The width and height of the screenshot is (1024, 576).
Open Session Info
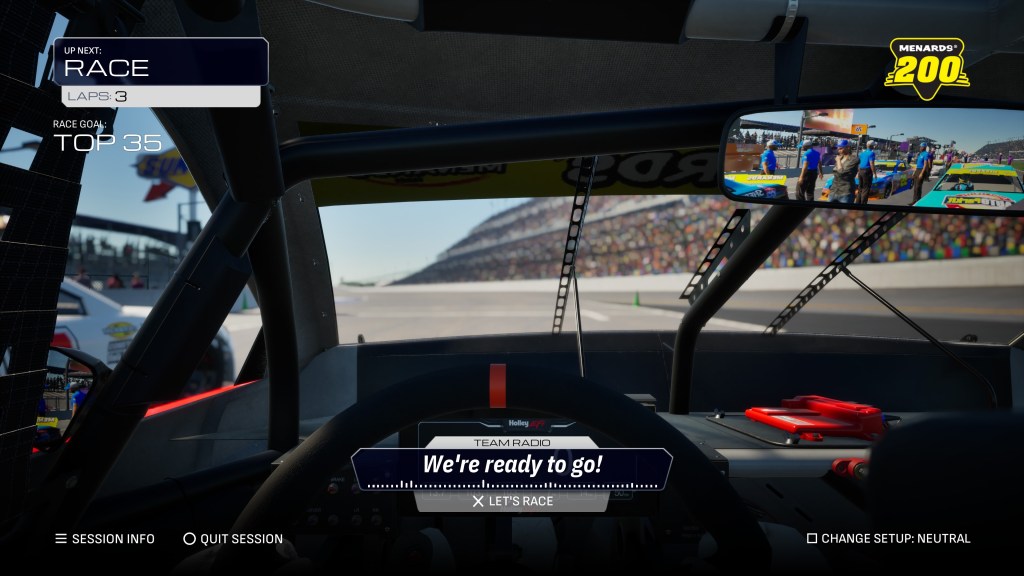click(105, 539)
